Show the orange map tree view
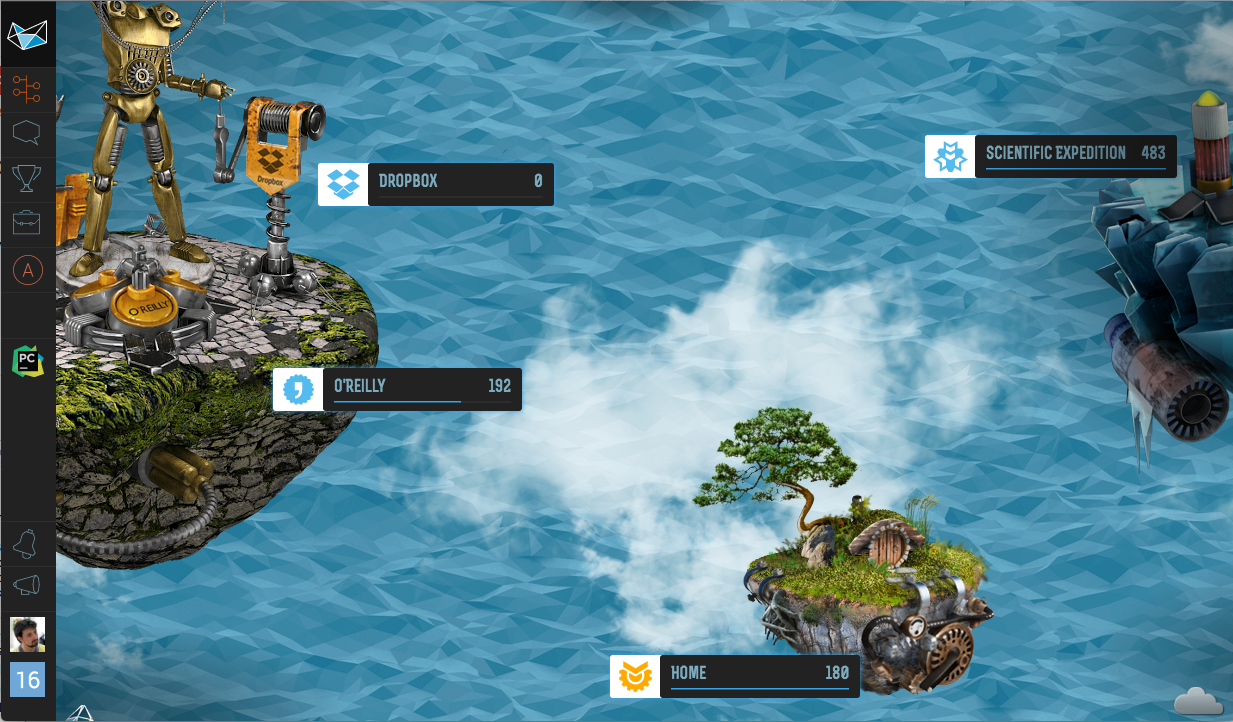This screenshot has height=722, width=1233. point(27,91)
